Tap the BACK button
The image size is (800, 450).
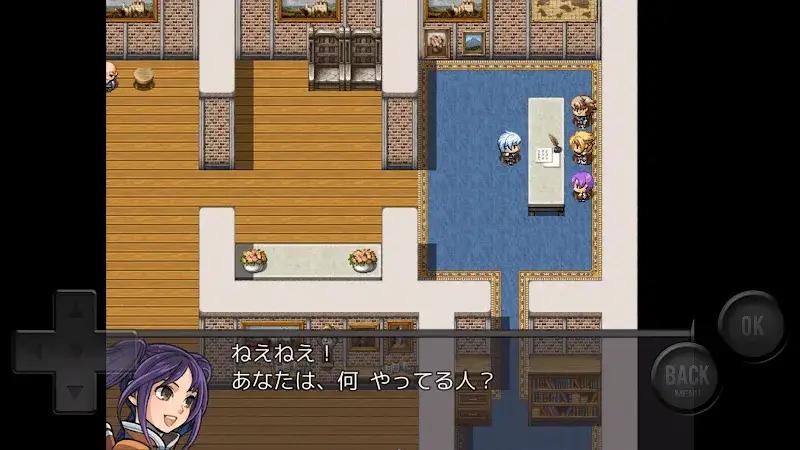tap(687, 378)
